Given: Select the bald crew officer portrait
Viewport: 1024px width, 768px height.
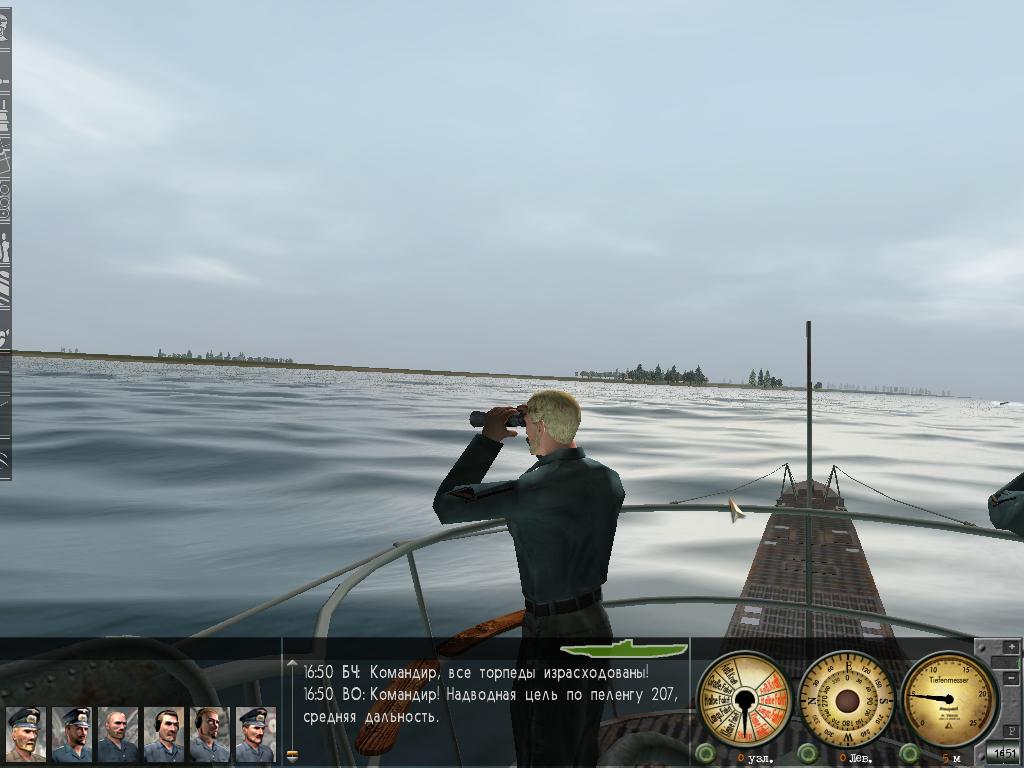Looking at the screenshot, I should point(117,735).
